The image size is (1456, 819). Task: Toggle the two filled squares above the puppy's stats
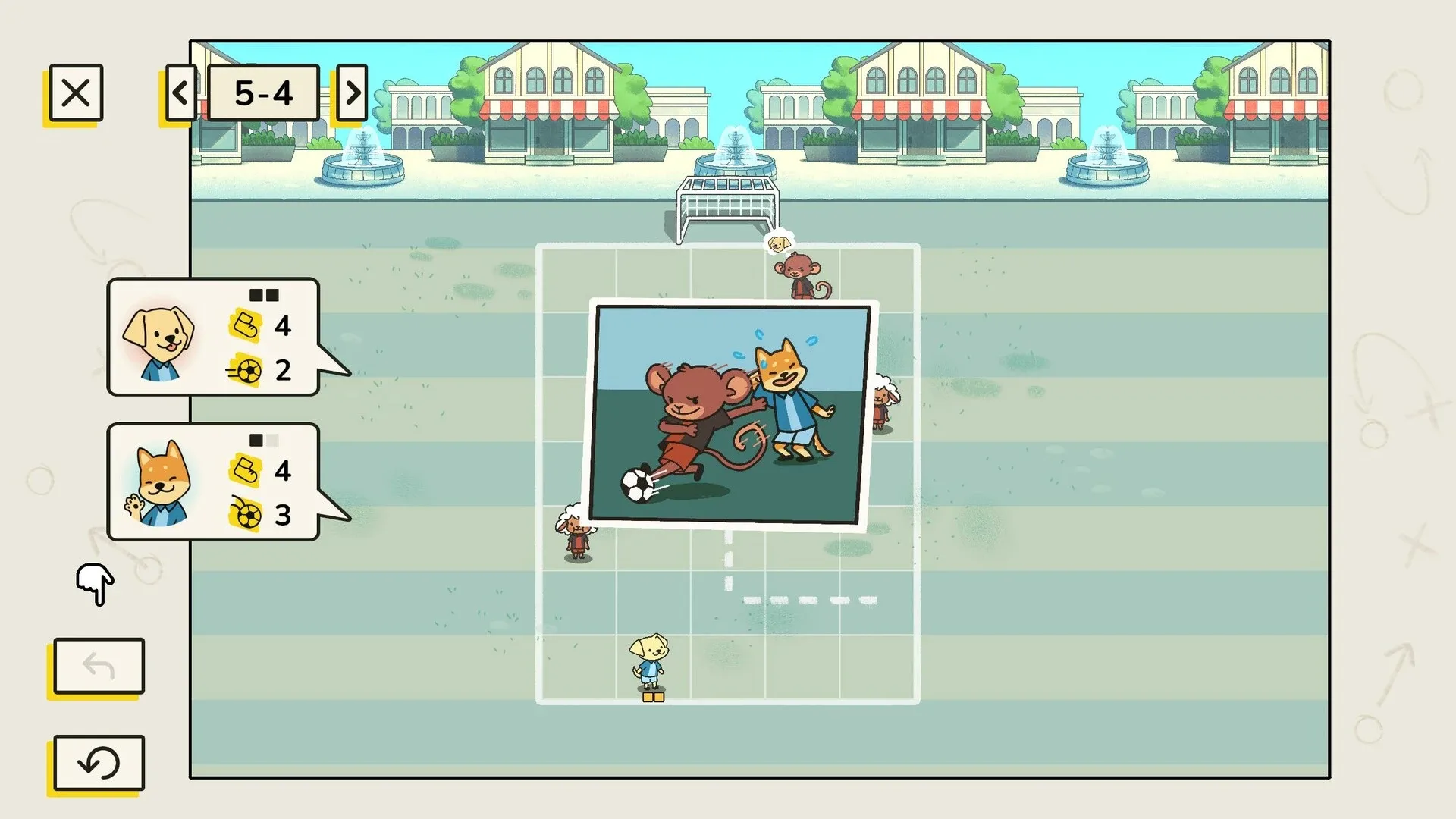click(x=265, y=294)
